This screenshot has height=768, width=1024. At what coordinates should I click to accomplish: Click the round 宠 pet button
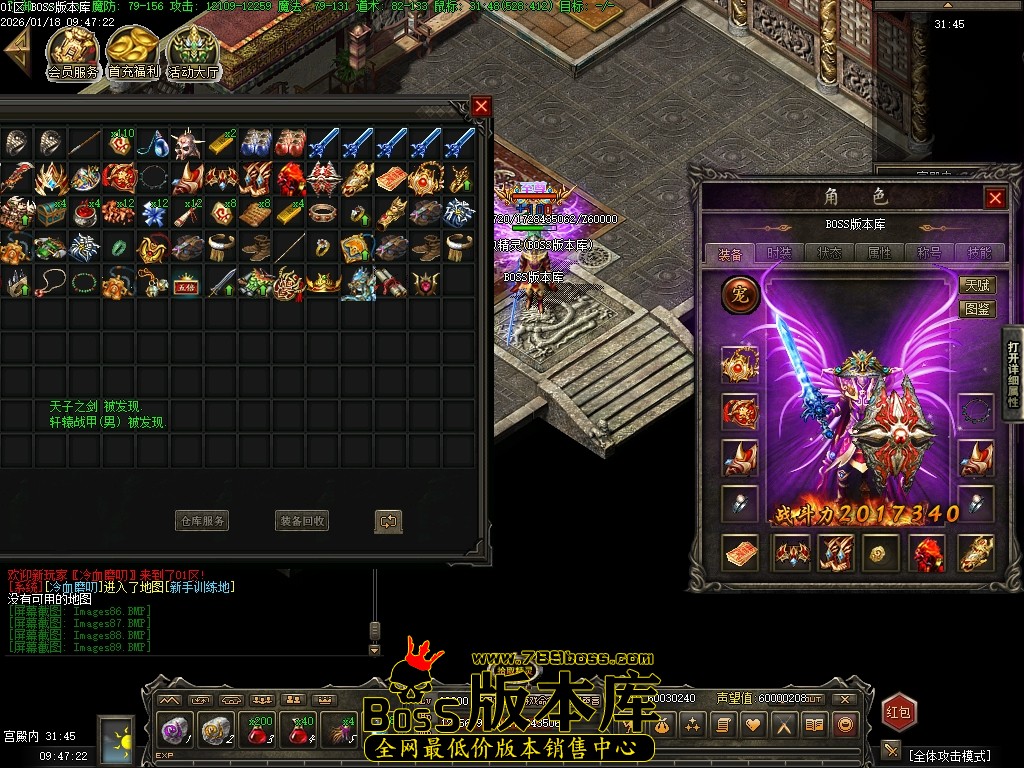741,295
